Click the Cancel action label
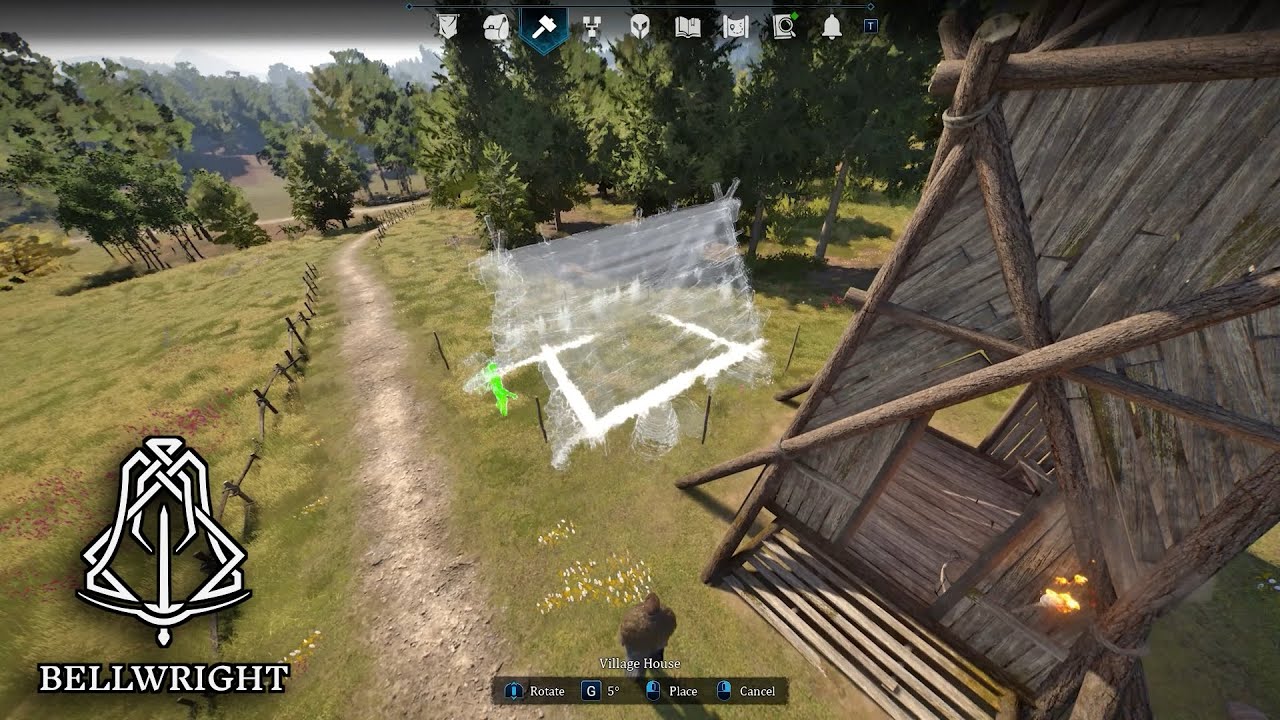 (x=758, y=691)
